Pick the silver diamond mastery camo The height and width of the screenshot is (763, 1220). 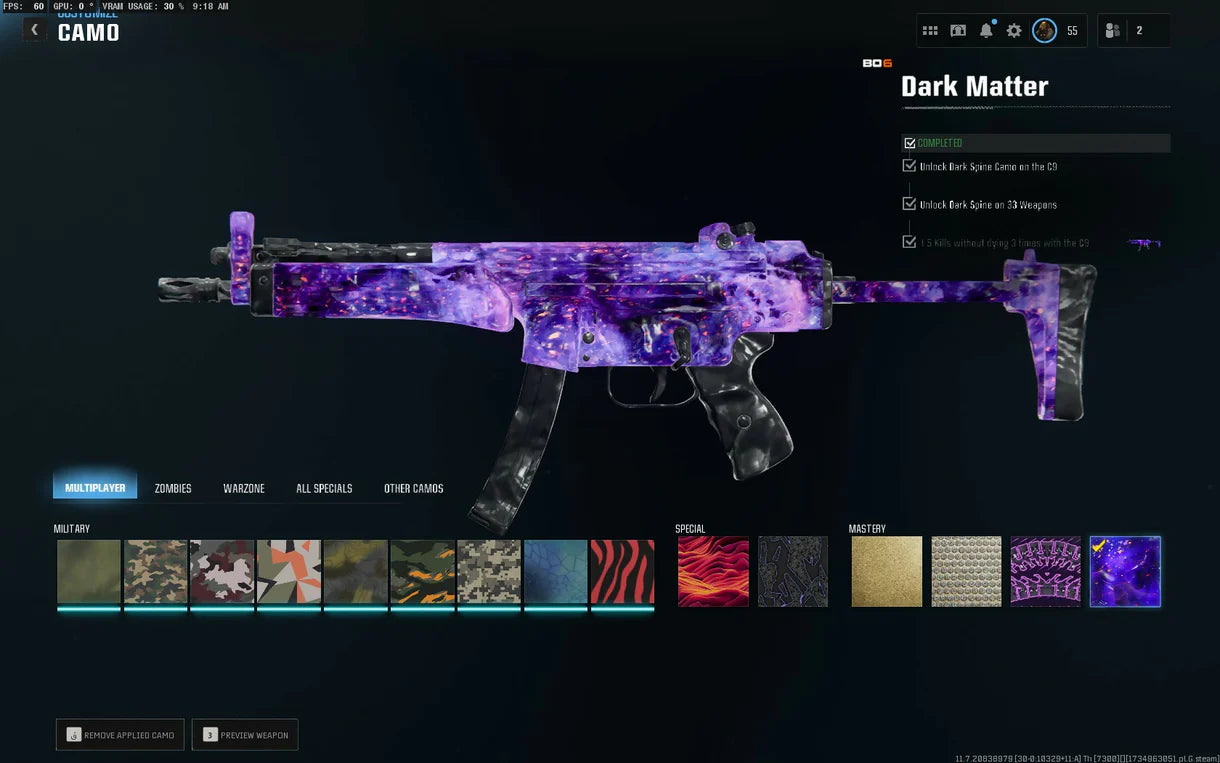pos(966,572)
